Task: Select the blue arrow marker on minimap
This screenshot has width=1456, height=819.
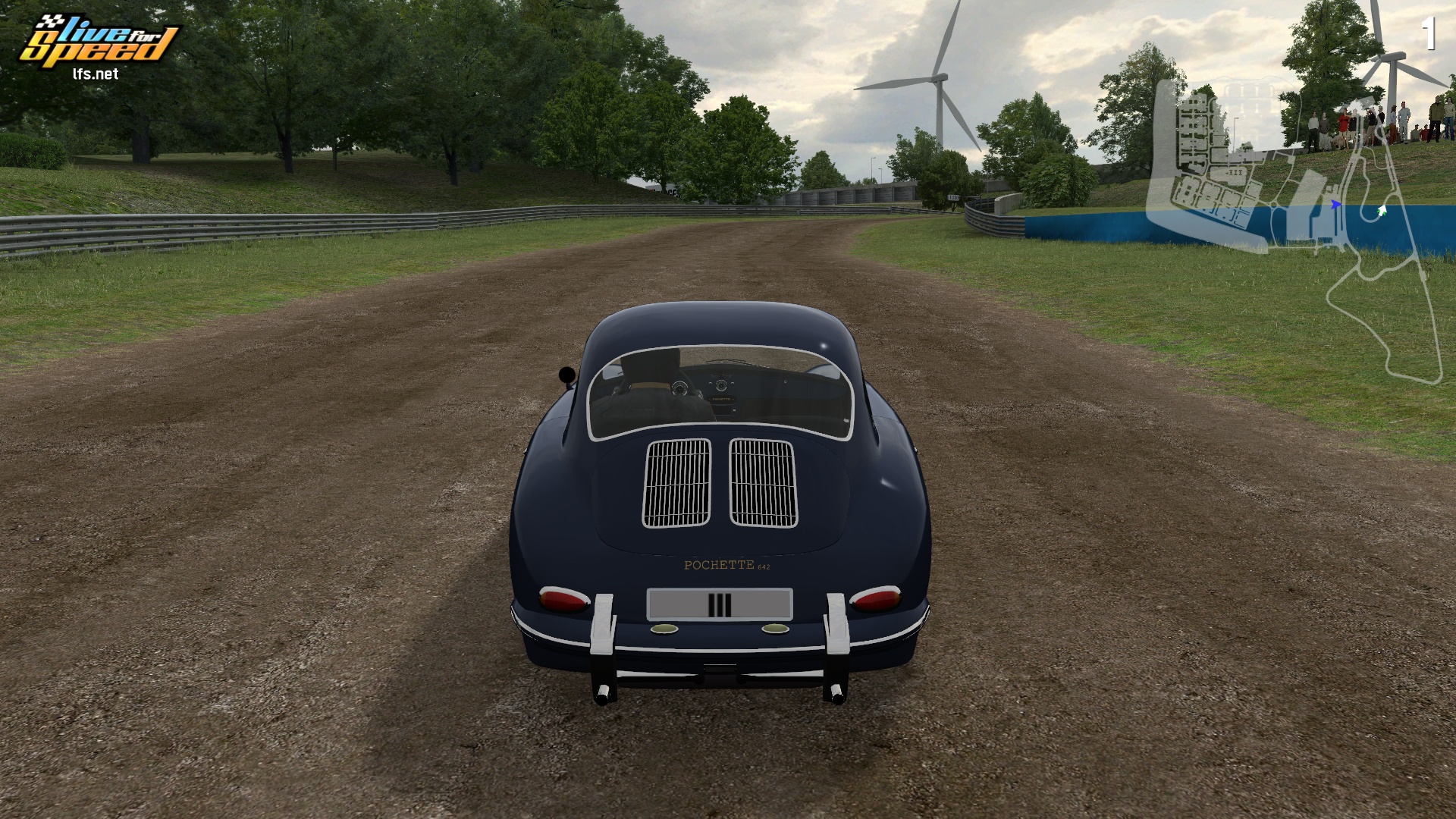Action: point(1335,204)
